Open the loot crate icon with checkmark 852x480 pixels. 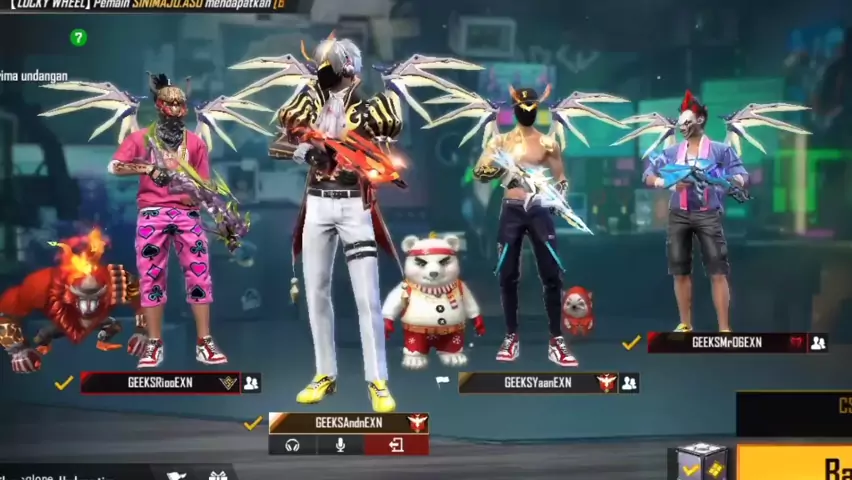[700, 462]
